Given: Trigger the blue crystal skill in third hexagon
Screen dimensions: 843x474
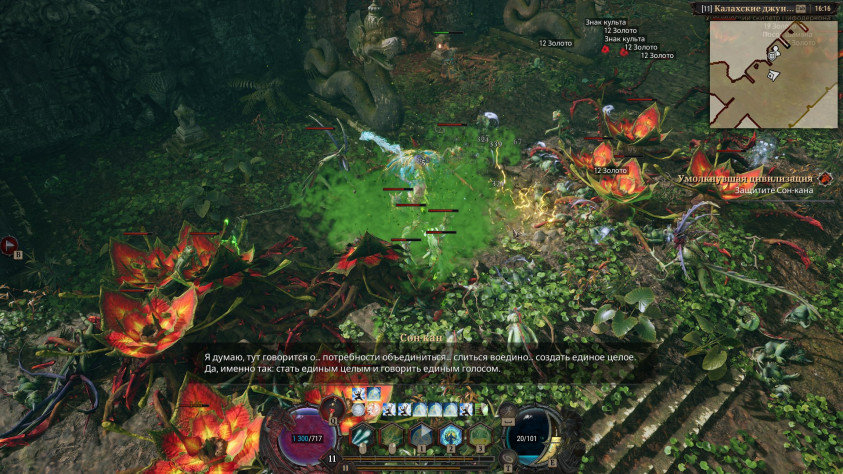Looking at the screenshot, I should pyautogui.click(x=421, y=434).
